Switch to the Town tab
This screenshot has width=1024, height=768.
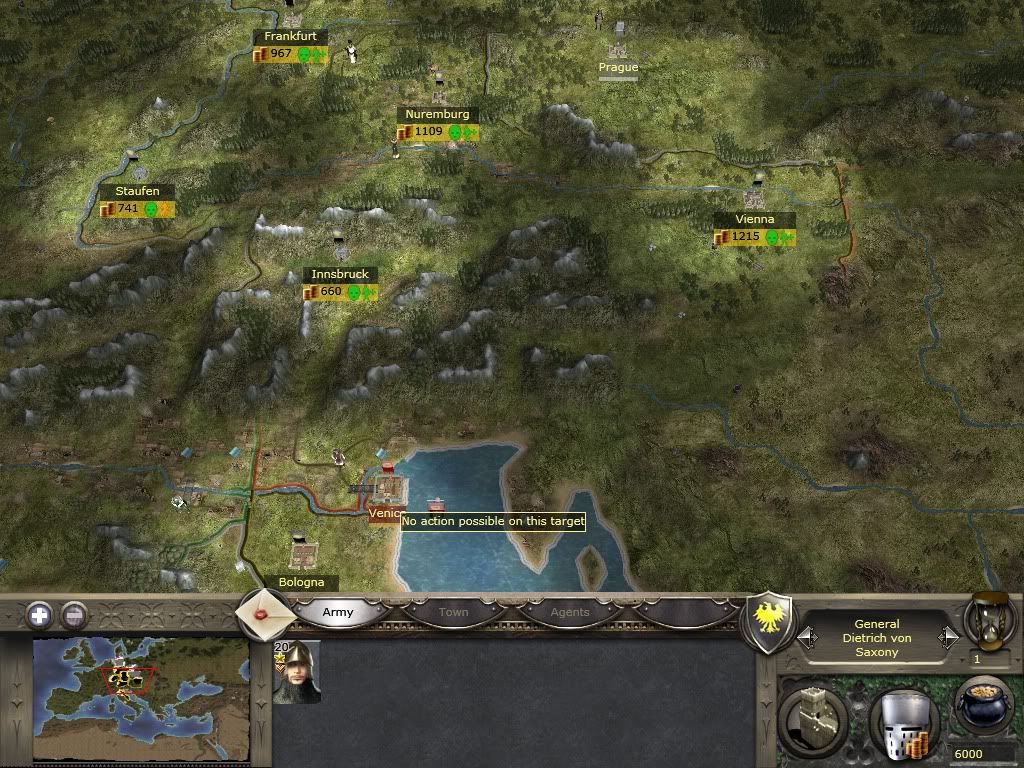pos(453,612)
